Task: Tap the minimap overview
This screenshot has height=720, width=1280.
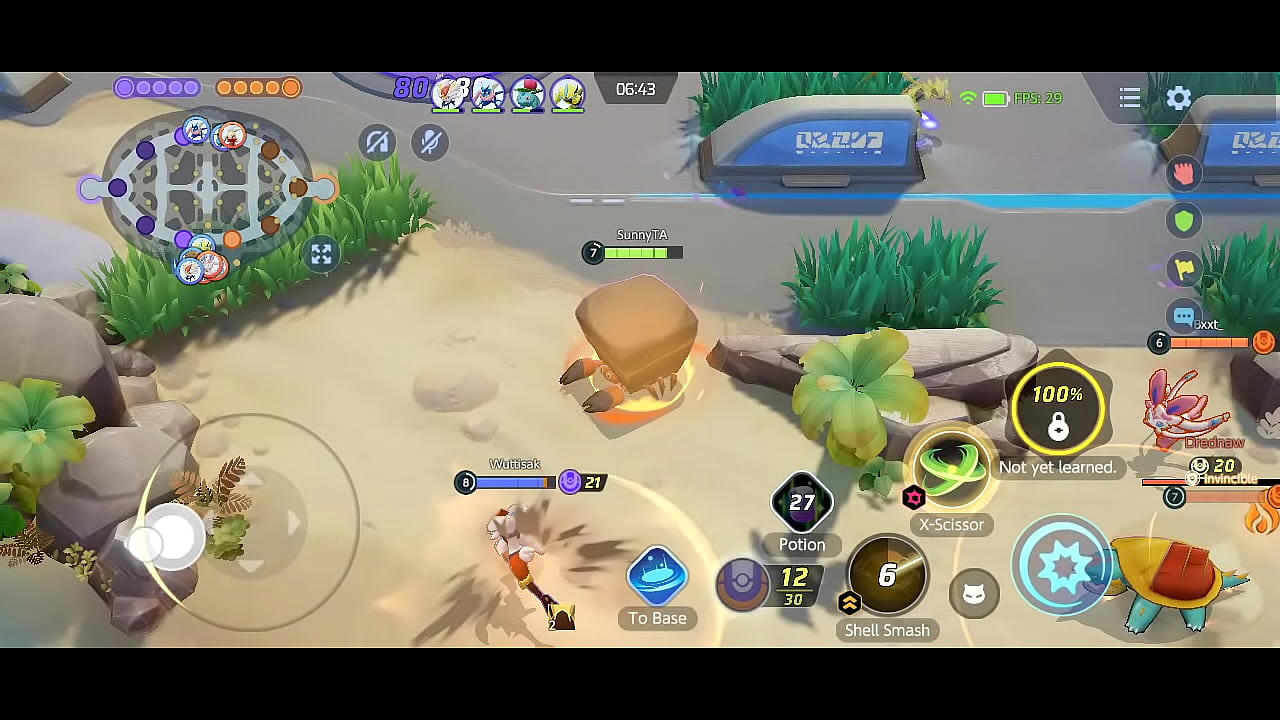Action: [207, 187]
